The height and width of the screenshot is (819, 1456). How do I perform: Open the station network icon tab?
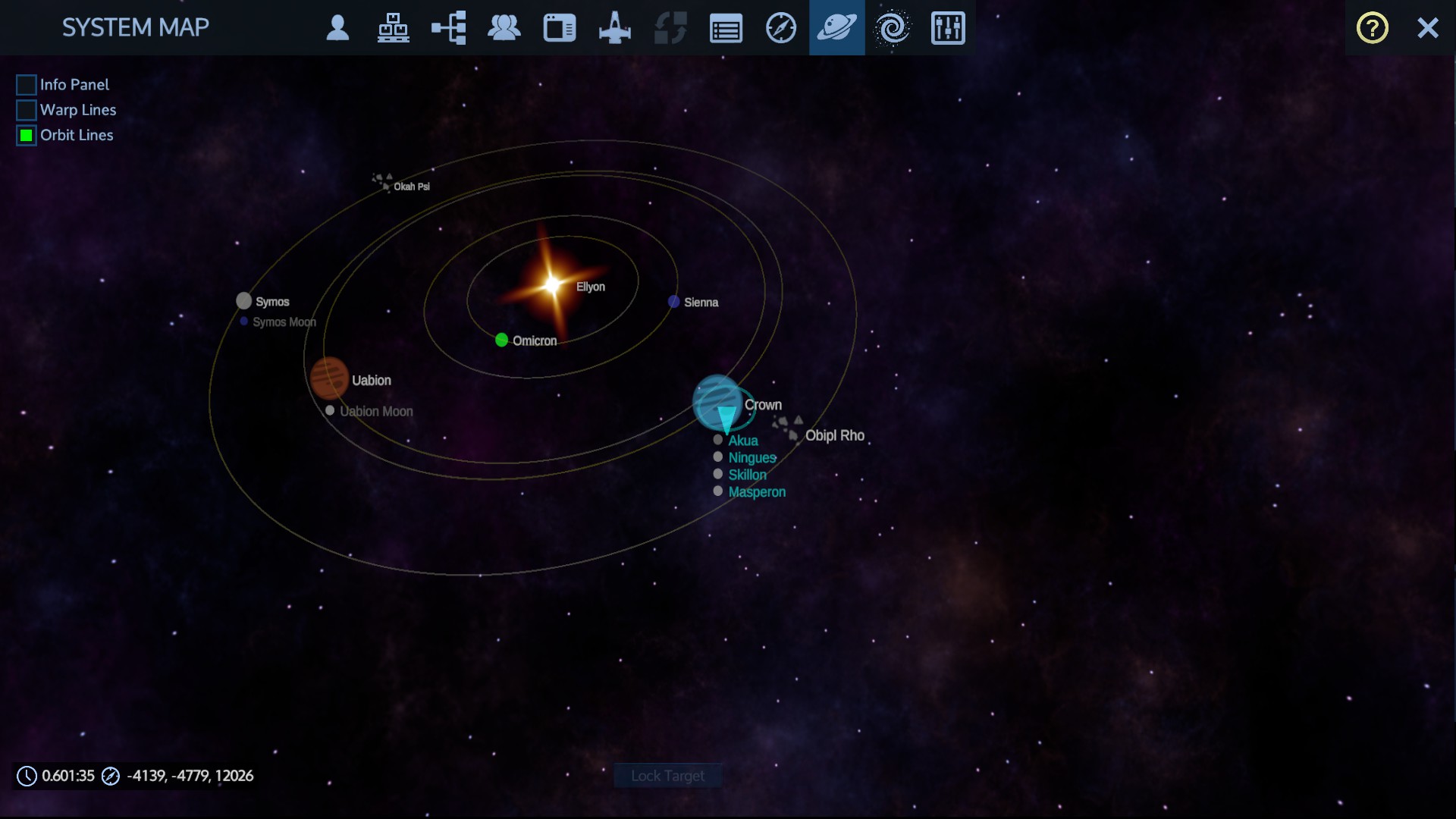(x=393, y=28)
